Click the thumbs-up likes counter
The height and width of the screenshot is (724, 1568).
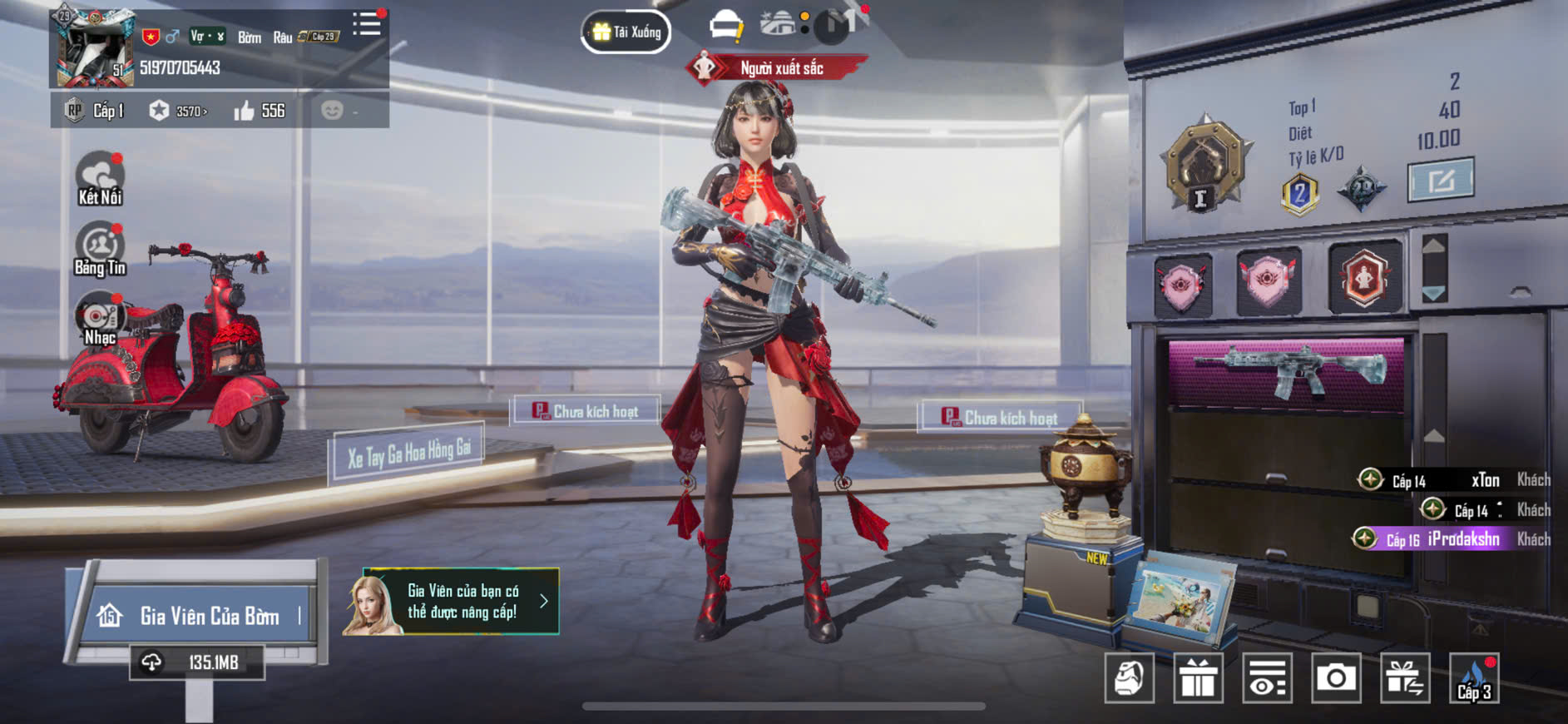260,111
